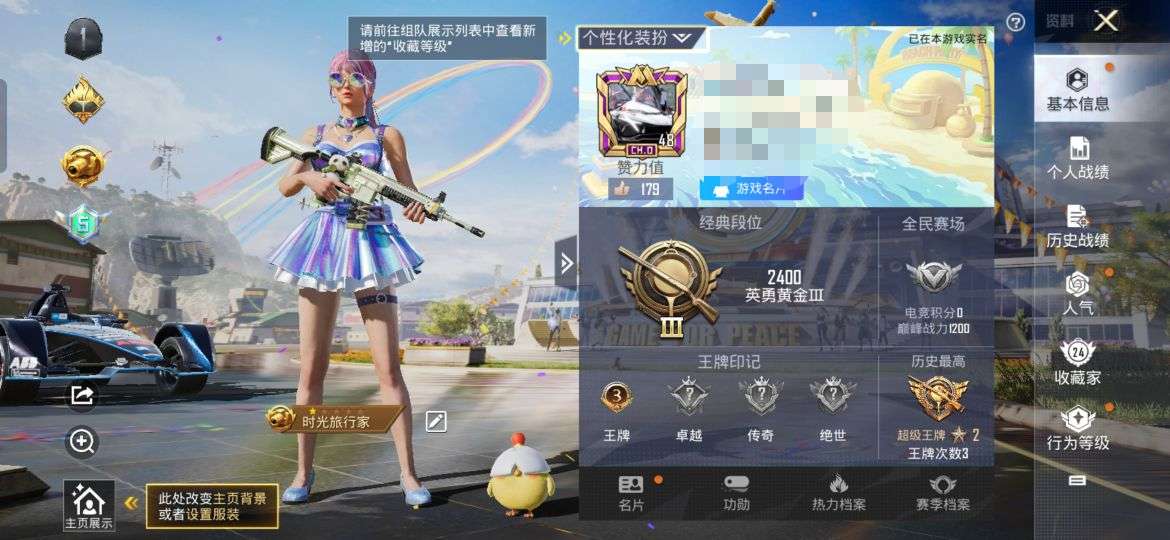Like the profile via thumbs-up 179
This screenshot has height=540, width=1170.
tap(638, 188)
